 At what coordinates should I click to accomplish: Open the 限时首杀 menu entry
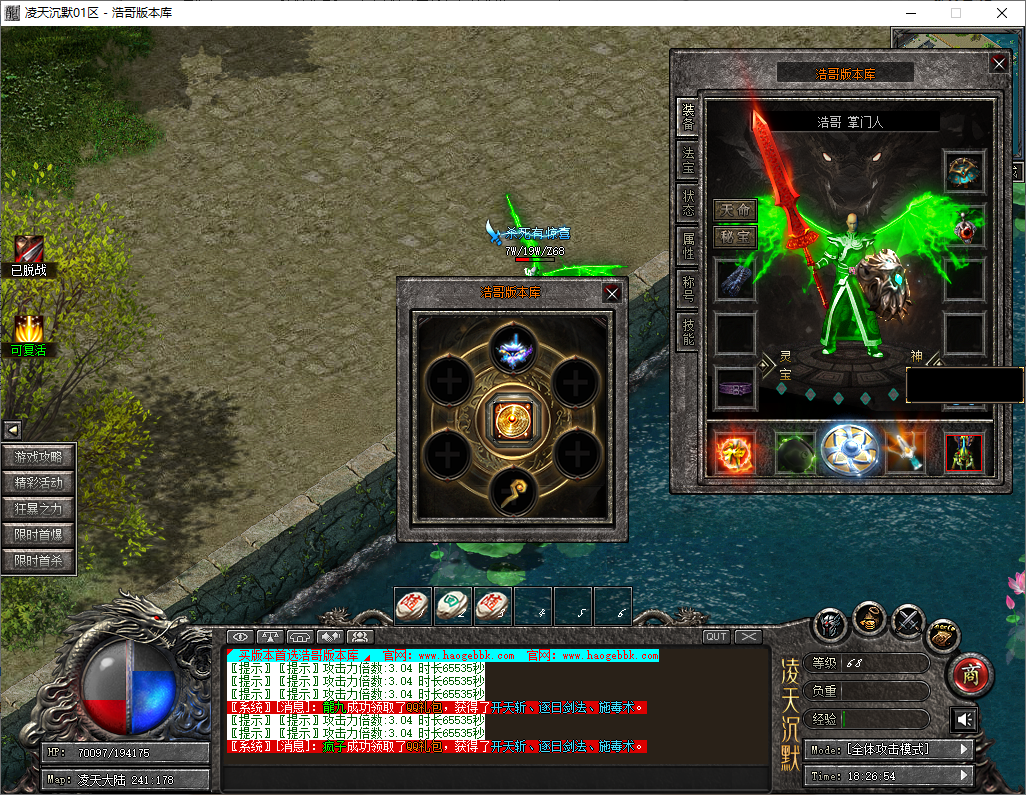(x=39, y=561)
